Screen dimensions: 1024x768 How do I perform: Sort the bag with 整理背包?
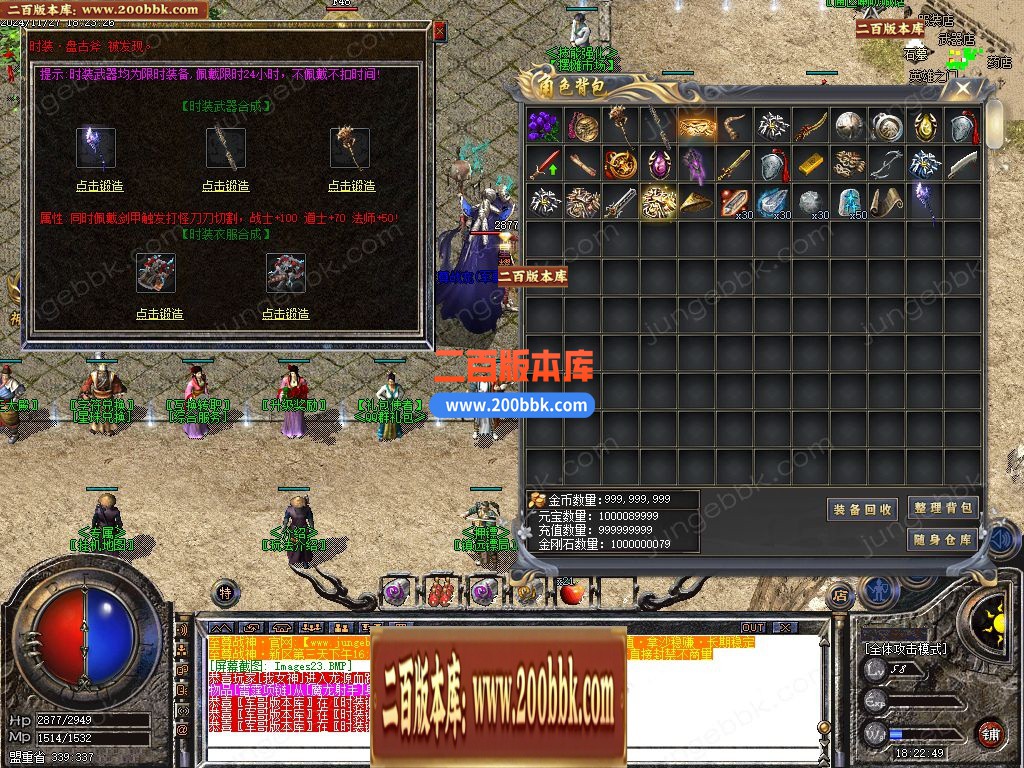tap(942, 508)
